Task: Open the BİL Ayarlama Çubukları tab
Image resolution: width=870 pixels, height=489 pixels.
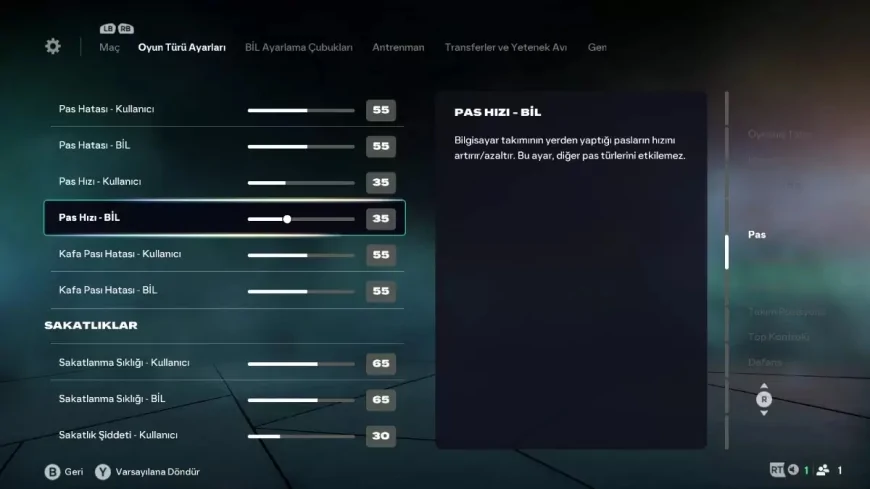Action: (299, 47)
